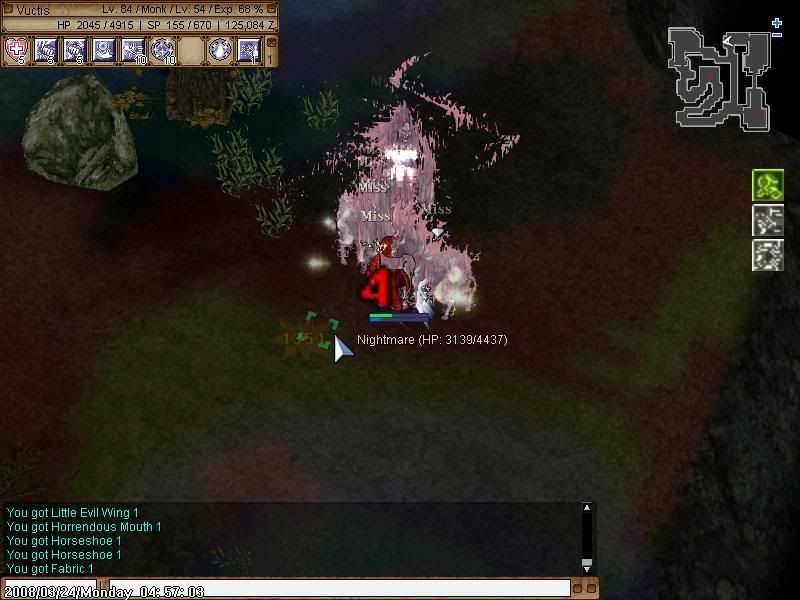This screenshot has width=800, height=600.
Task: Activate the magnifying glass skill in hotbar
Action: coord(104,48)
